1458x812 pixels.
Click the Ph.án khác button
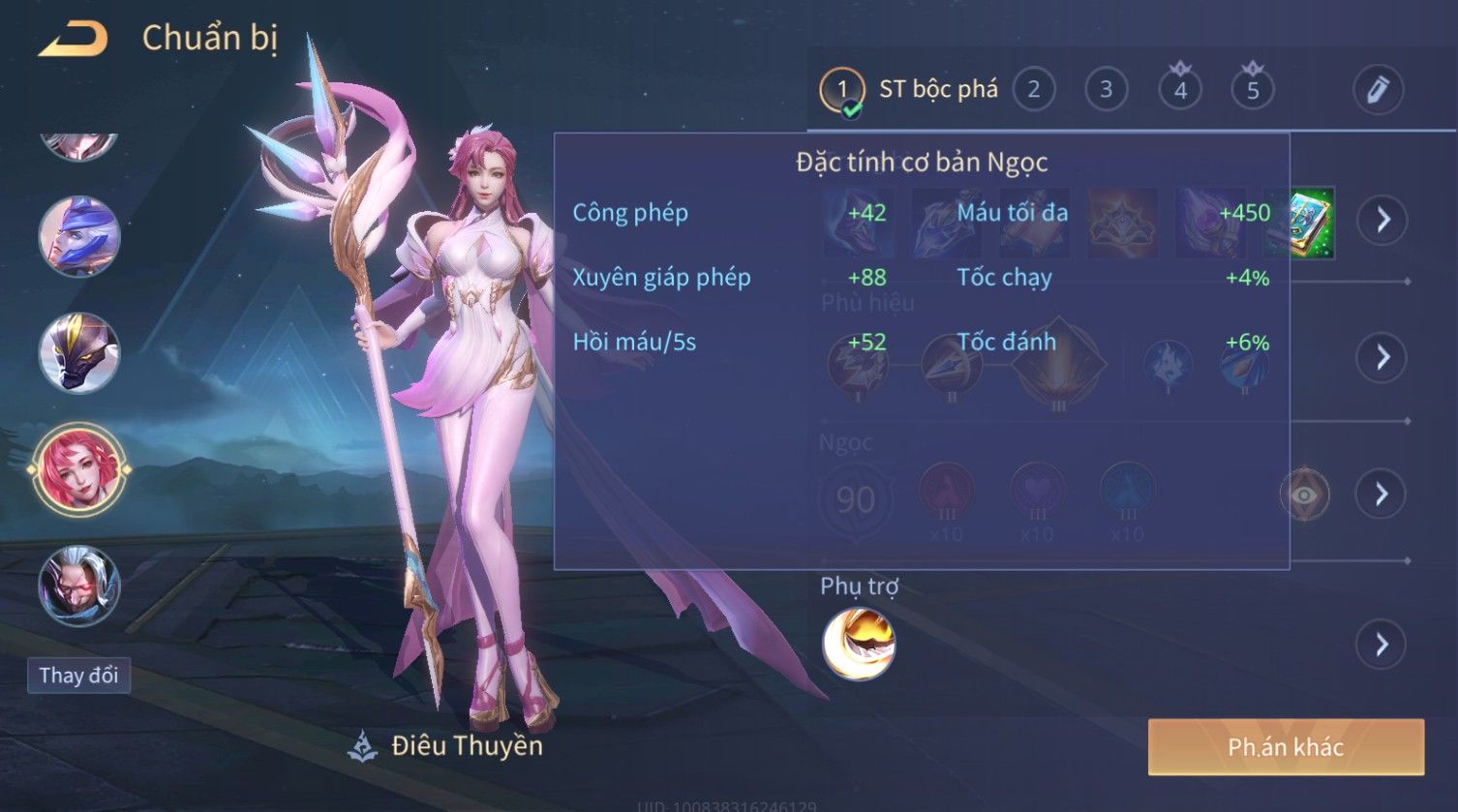click(1286, 747)
